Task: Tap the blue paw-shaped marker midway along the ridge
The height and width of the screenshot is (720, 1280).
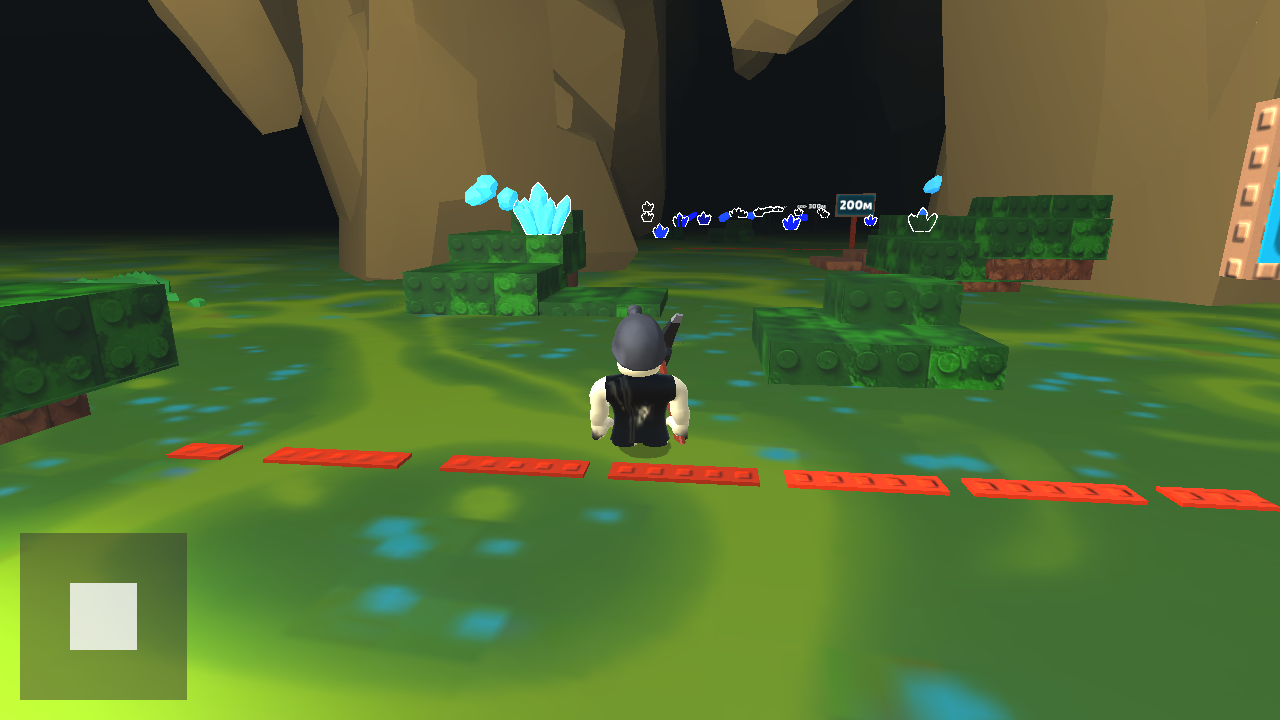Action: tap(725, 216)
